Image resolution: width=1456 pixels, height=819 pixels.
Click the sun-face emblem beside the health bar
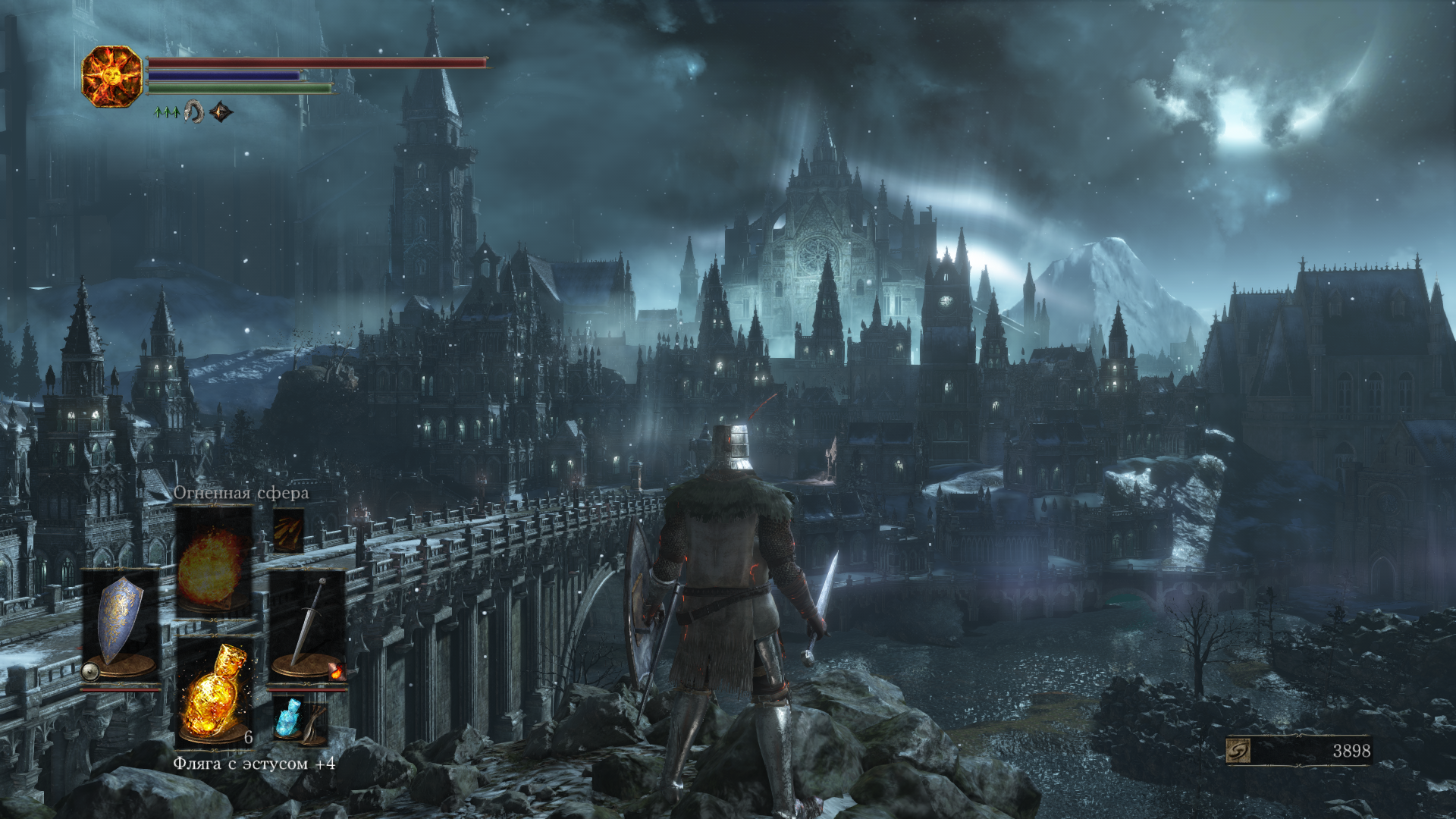click(112, 76)
